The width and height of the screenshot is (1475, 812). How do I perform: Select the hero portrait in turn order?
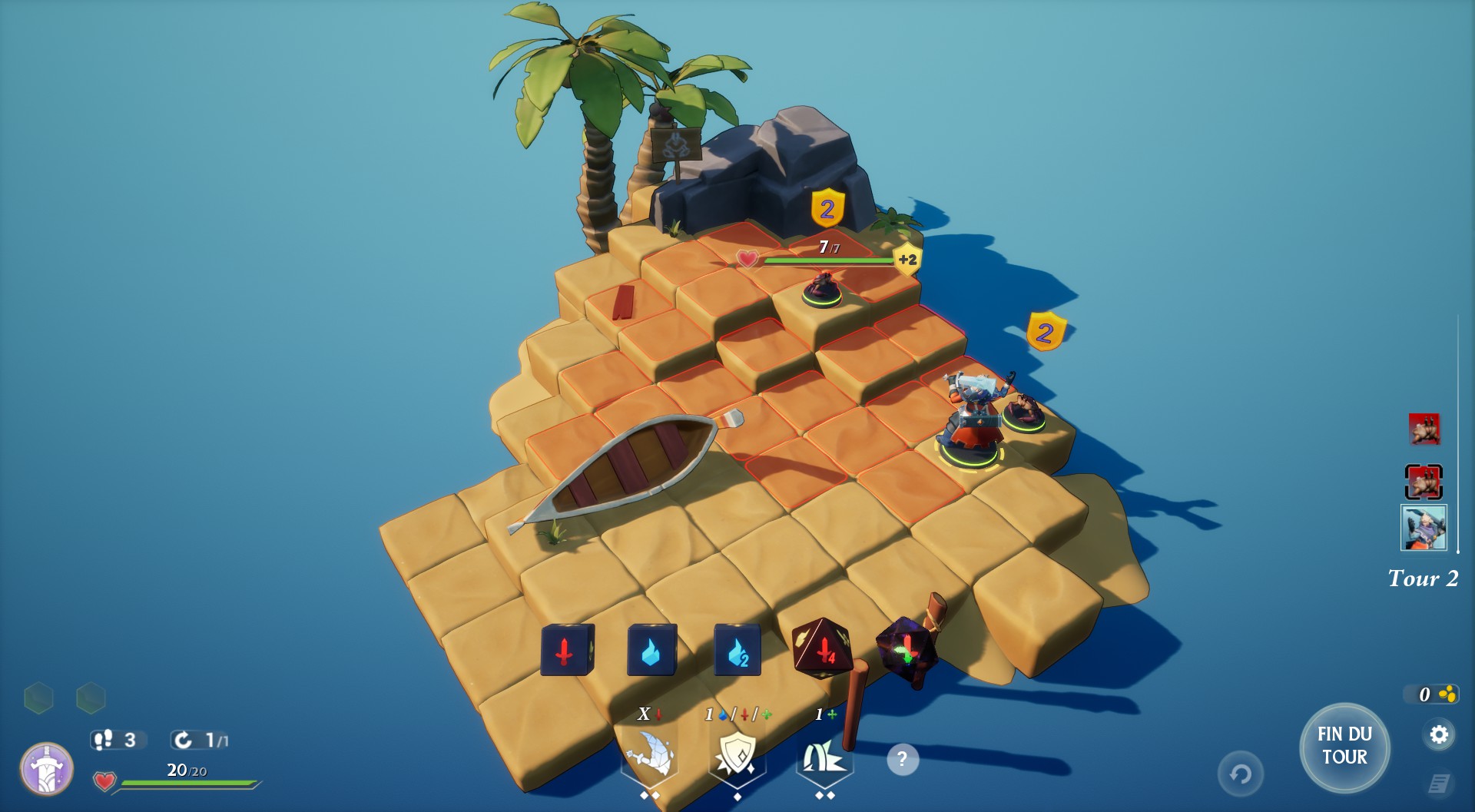click(1424, 528)
